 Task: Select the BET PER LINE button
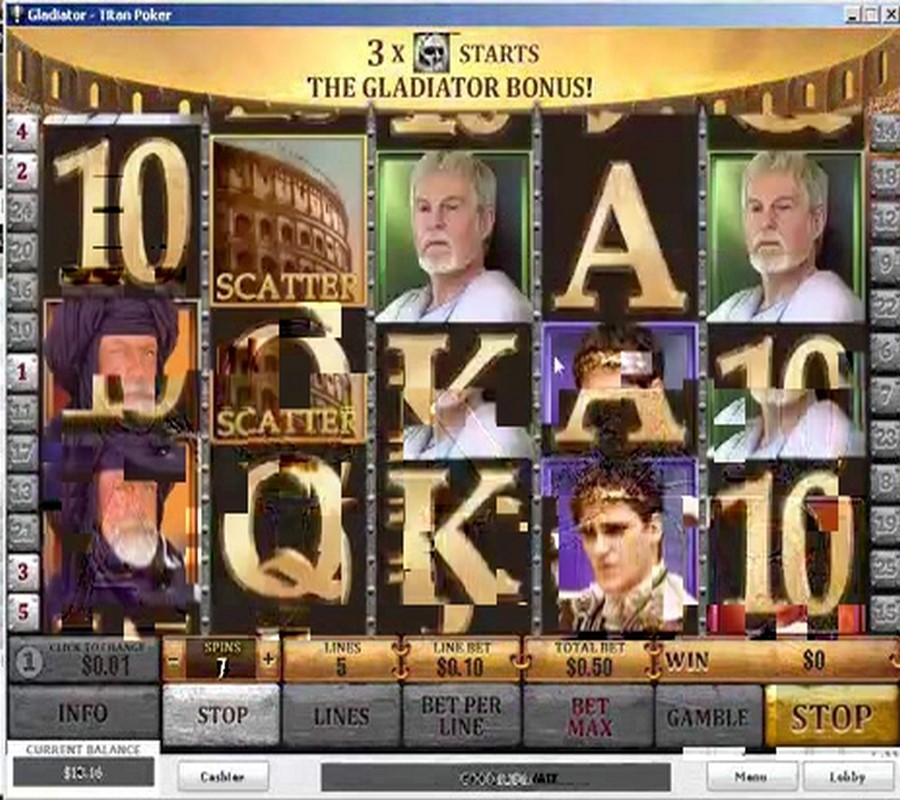pos(461,715)
